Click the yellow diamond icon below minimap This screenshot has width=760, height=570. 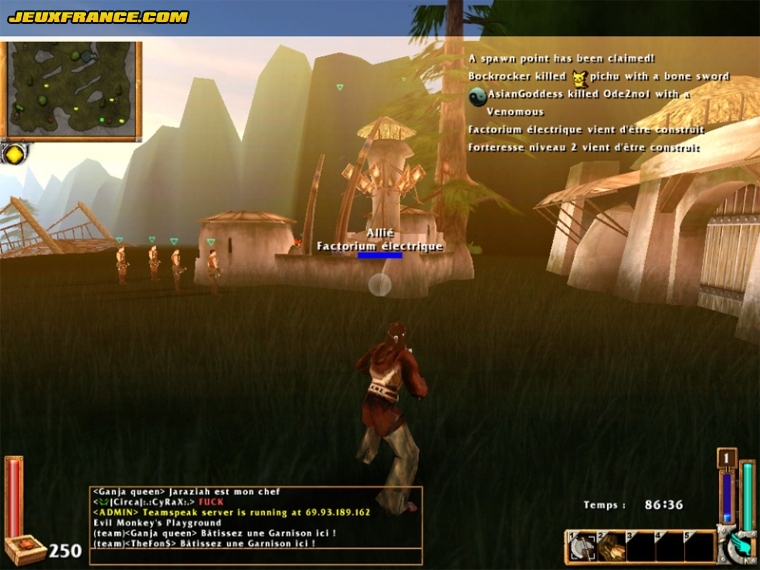[14, 154]
